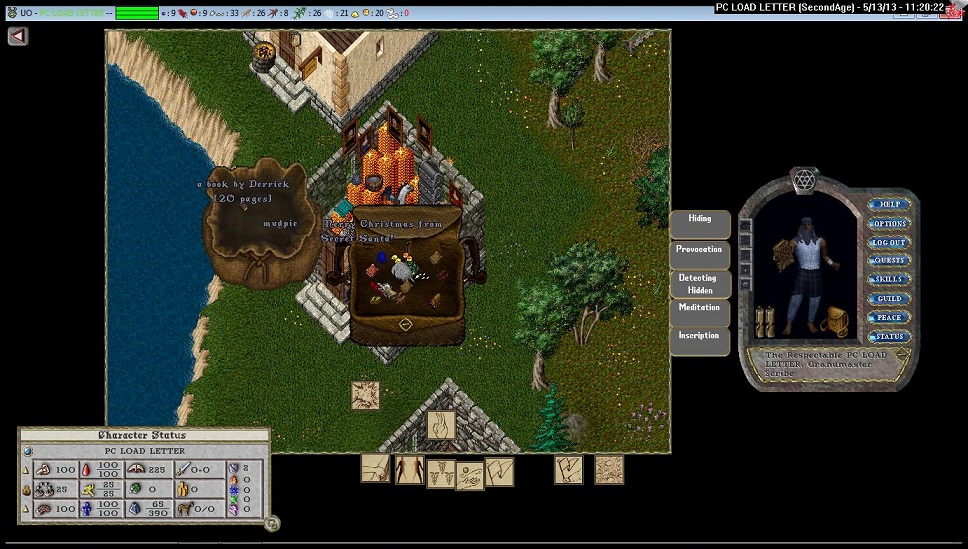Viewport: 968px width, 549px height.
Task: Show the Skills list
Action: coord(889,280)
